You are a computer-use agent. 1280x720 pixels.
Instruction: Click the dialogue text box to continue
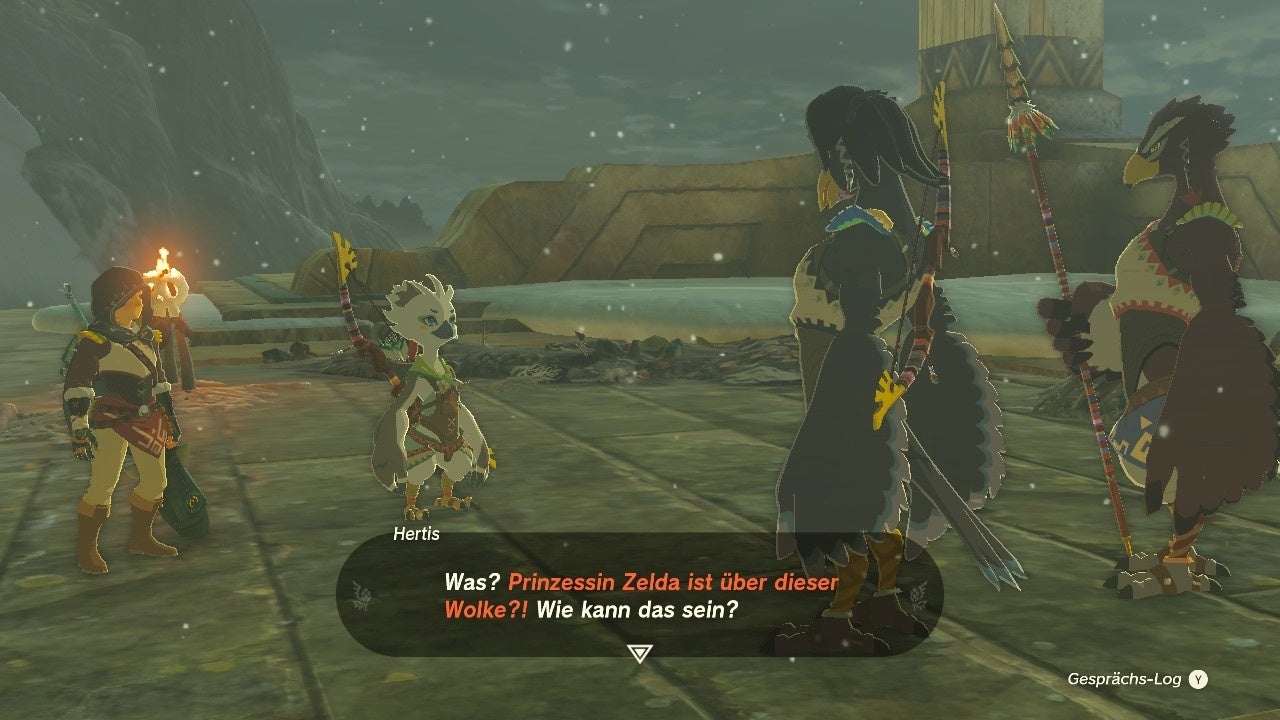click(640, 595)
